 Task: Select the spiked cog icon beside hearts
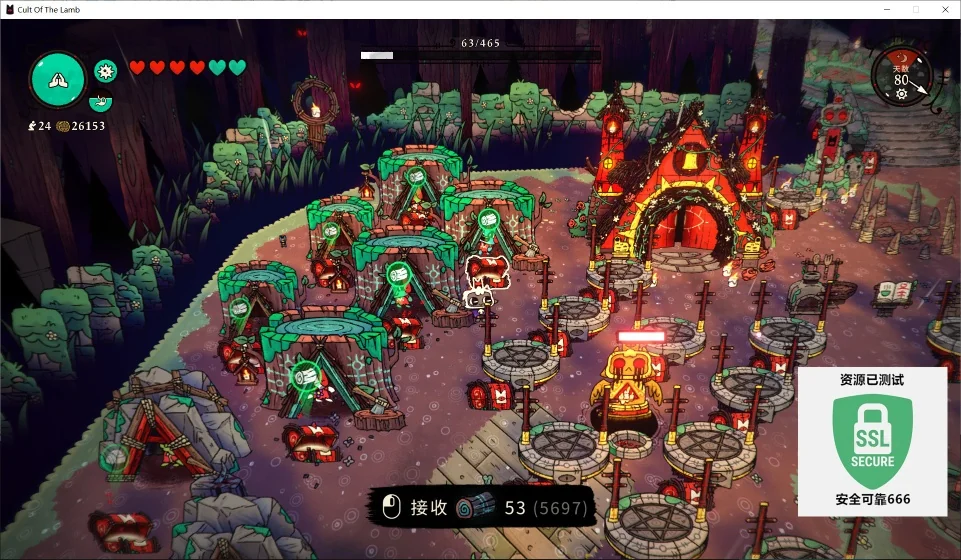coord(105,70)
